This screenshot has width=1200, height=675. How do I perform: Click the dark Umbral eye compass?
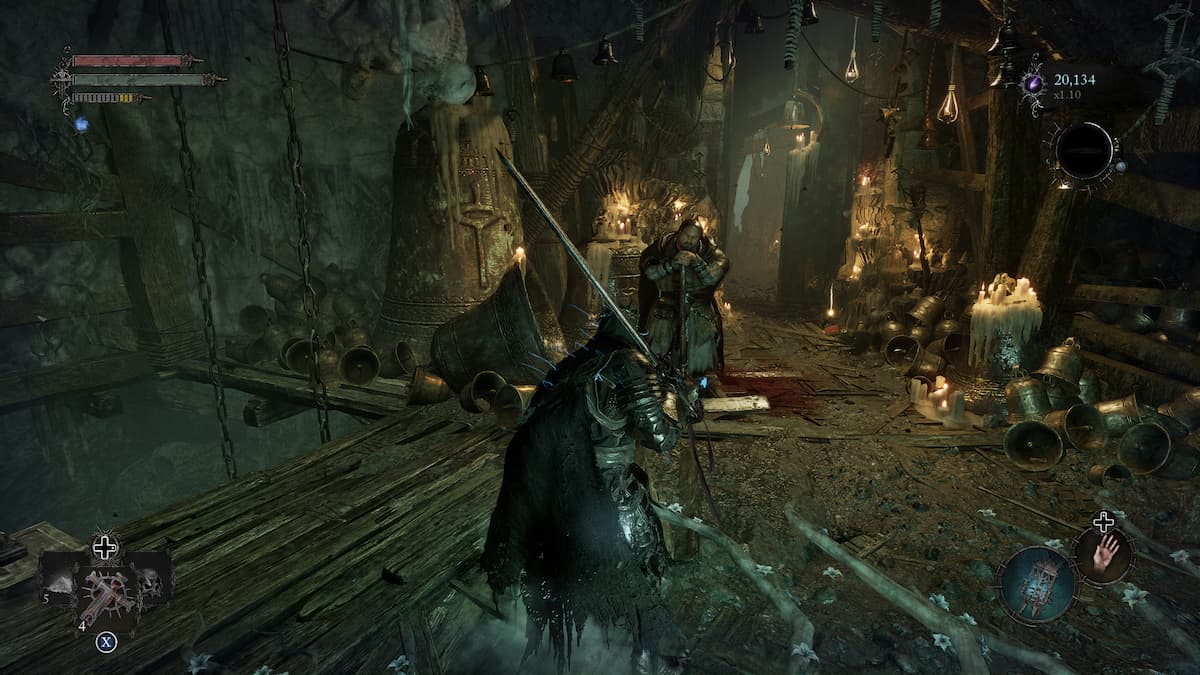coord(1083,152)
